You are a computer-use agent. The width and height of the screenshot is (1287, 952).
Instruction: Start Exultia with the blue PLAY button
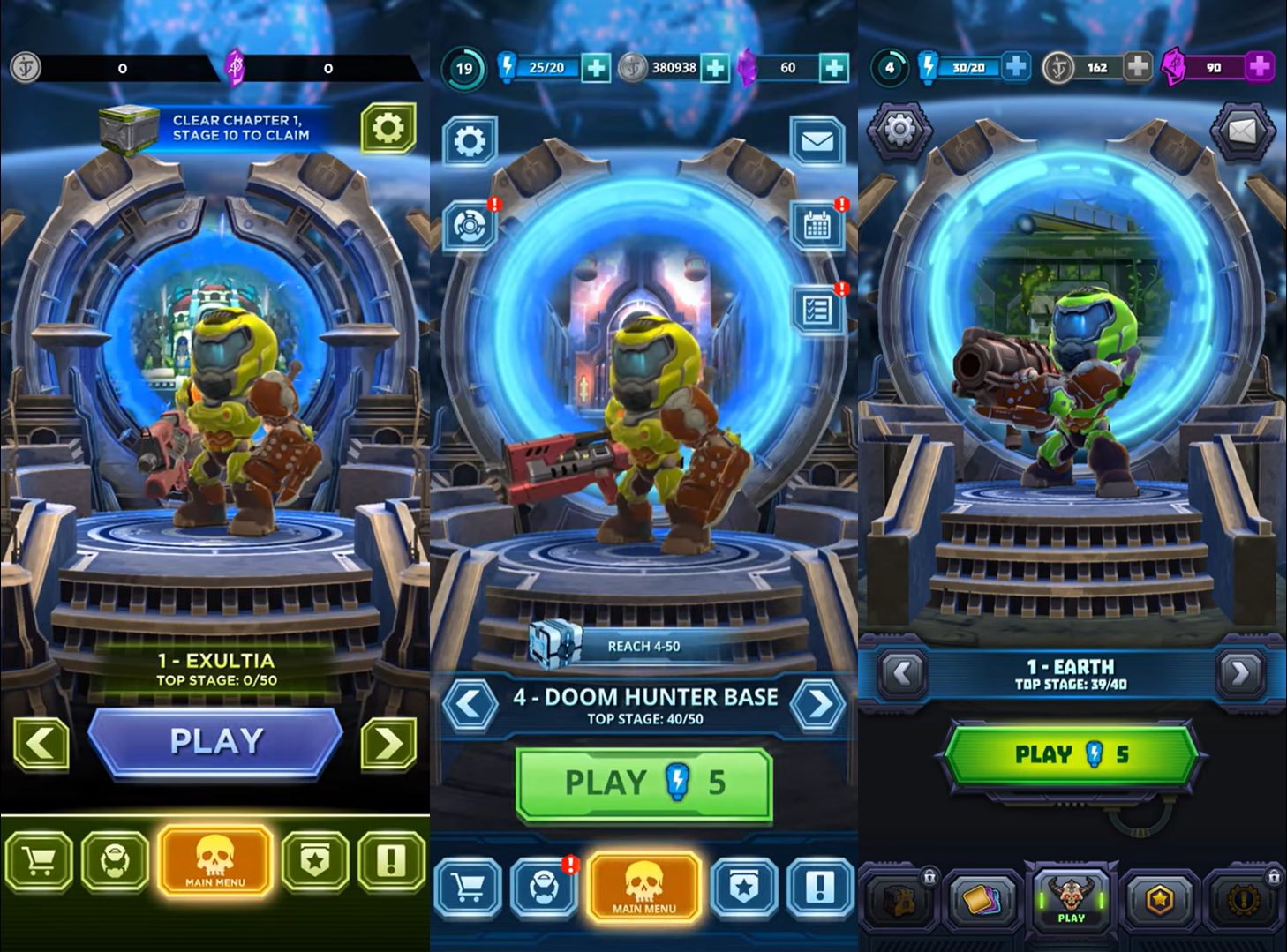tap(216, 742)
